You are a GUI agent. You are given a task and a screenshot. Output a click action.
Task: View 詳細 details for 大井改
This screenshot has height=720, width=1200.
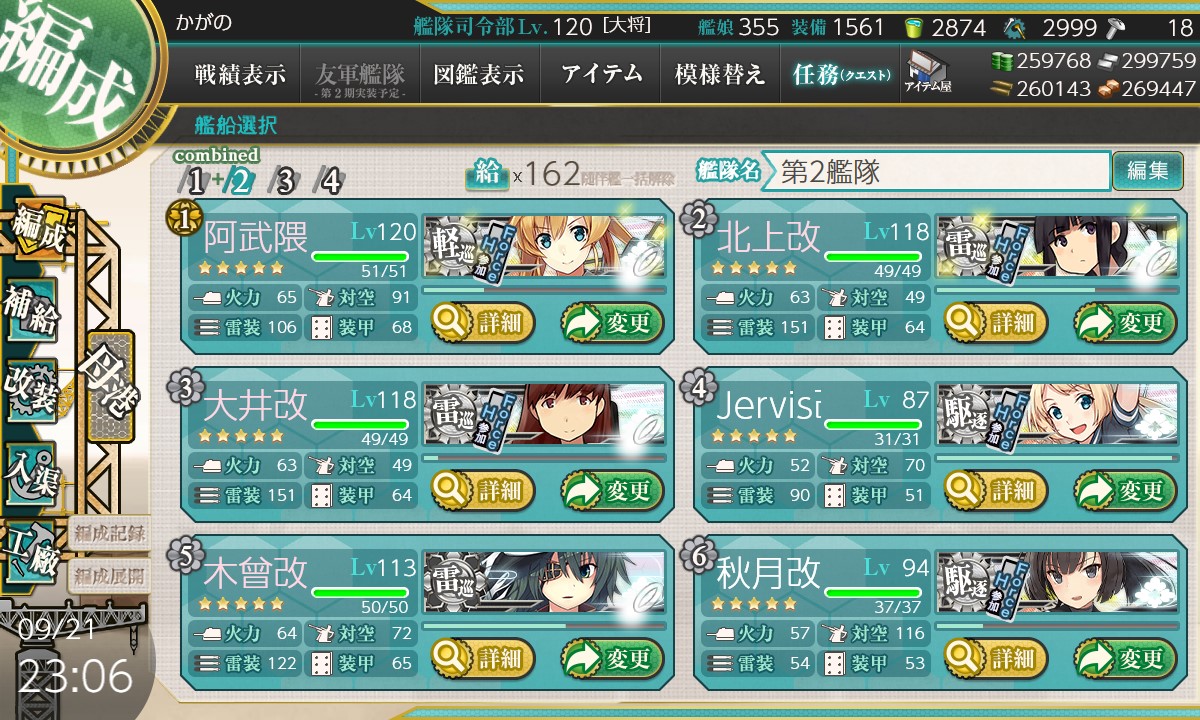tap(483, 490)
